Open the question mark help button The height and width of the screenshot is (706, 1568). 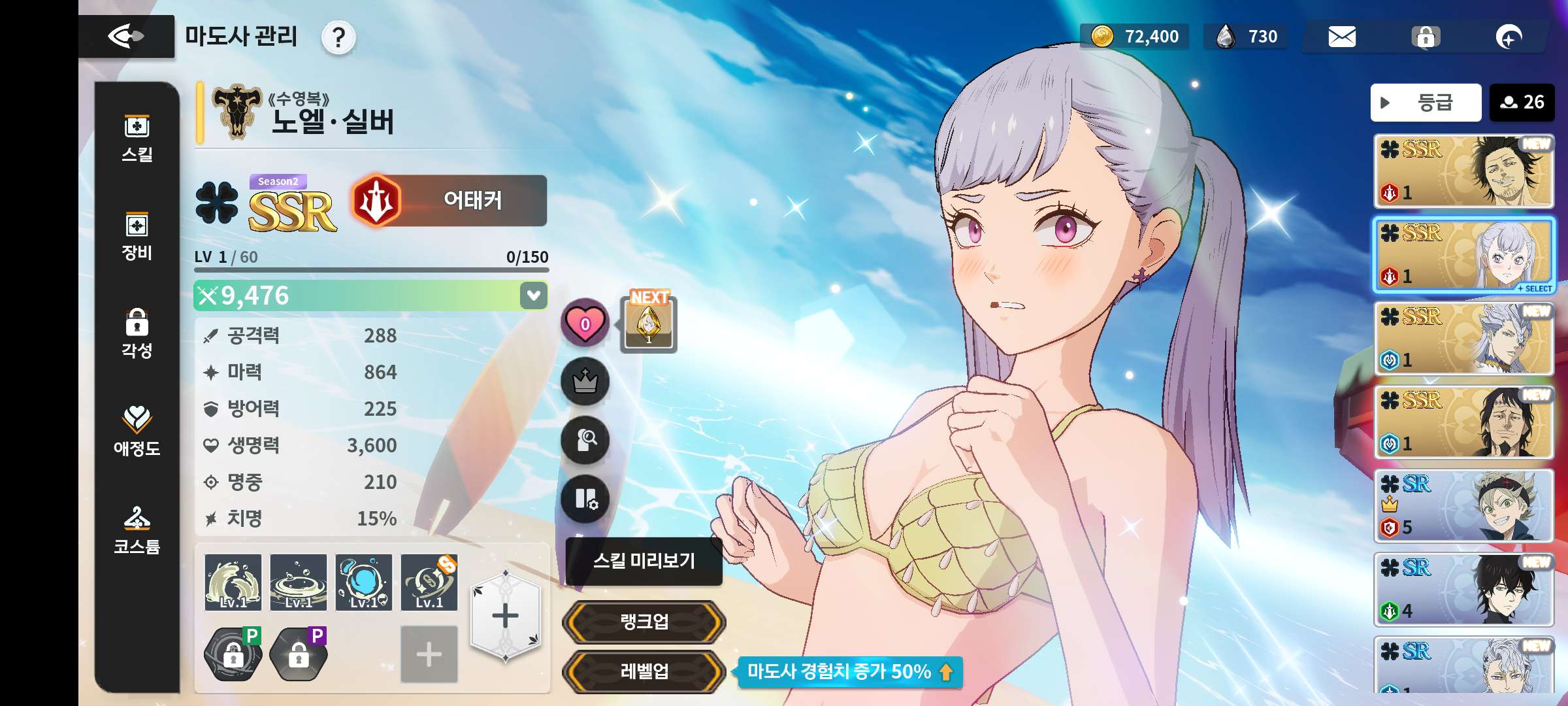[338, 38]
